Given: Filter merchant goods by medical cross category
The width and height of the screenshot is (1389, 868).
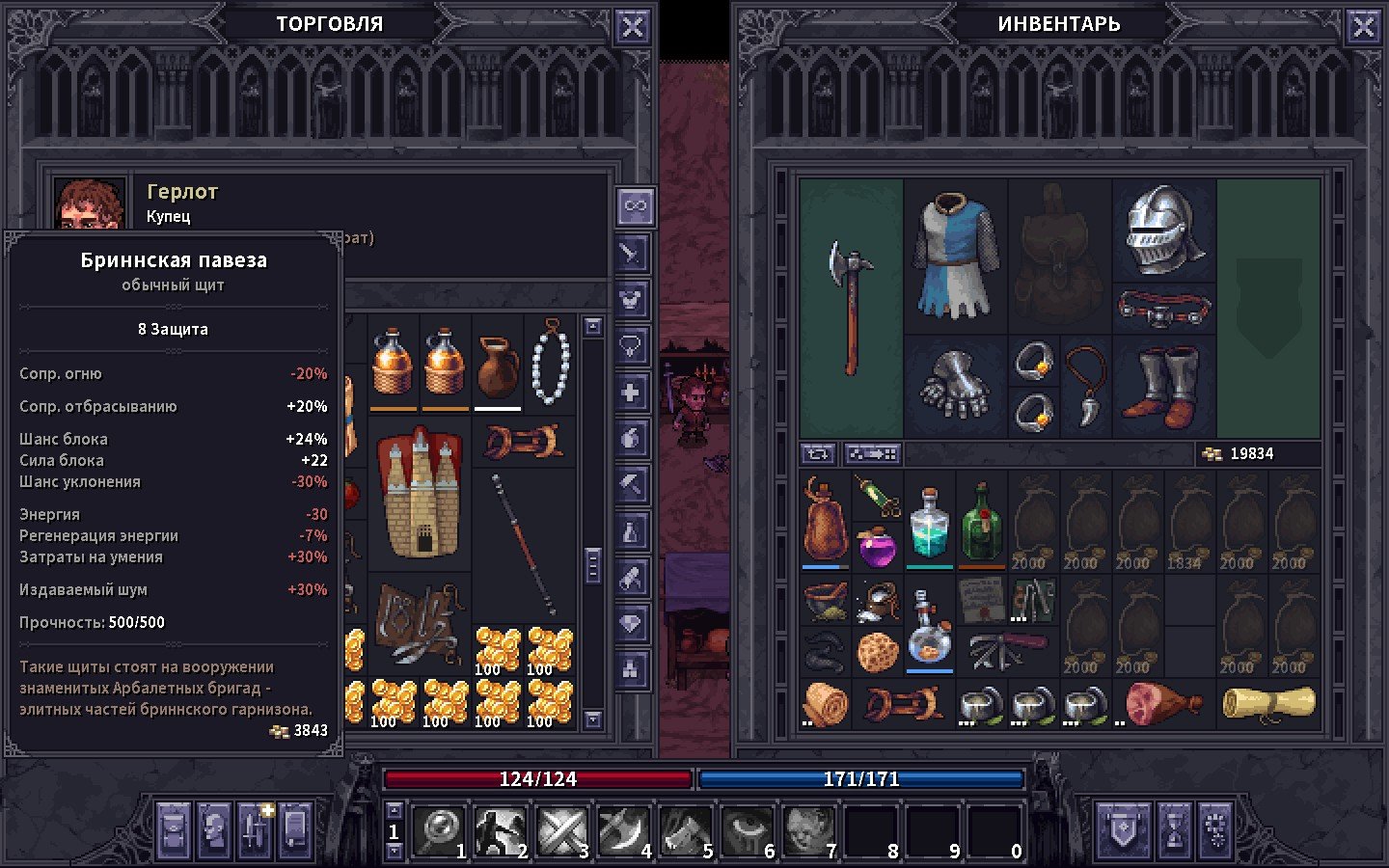Looking at the screenshot, I should pyautogui.click(x=632, y=393).
